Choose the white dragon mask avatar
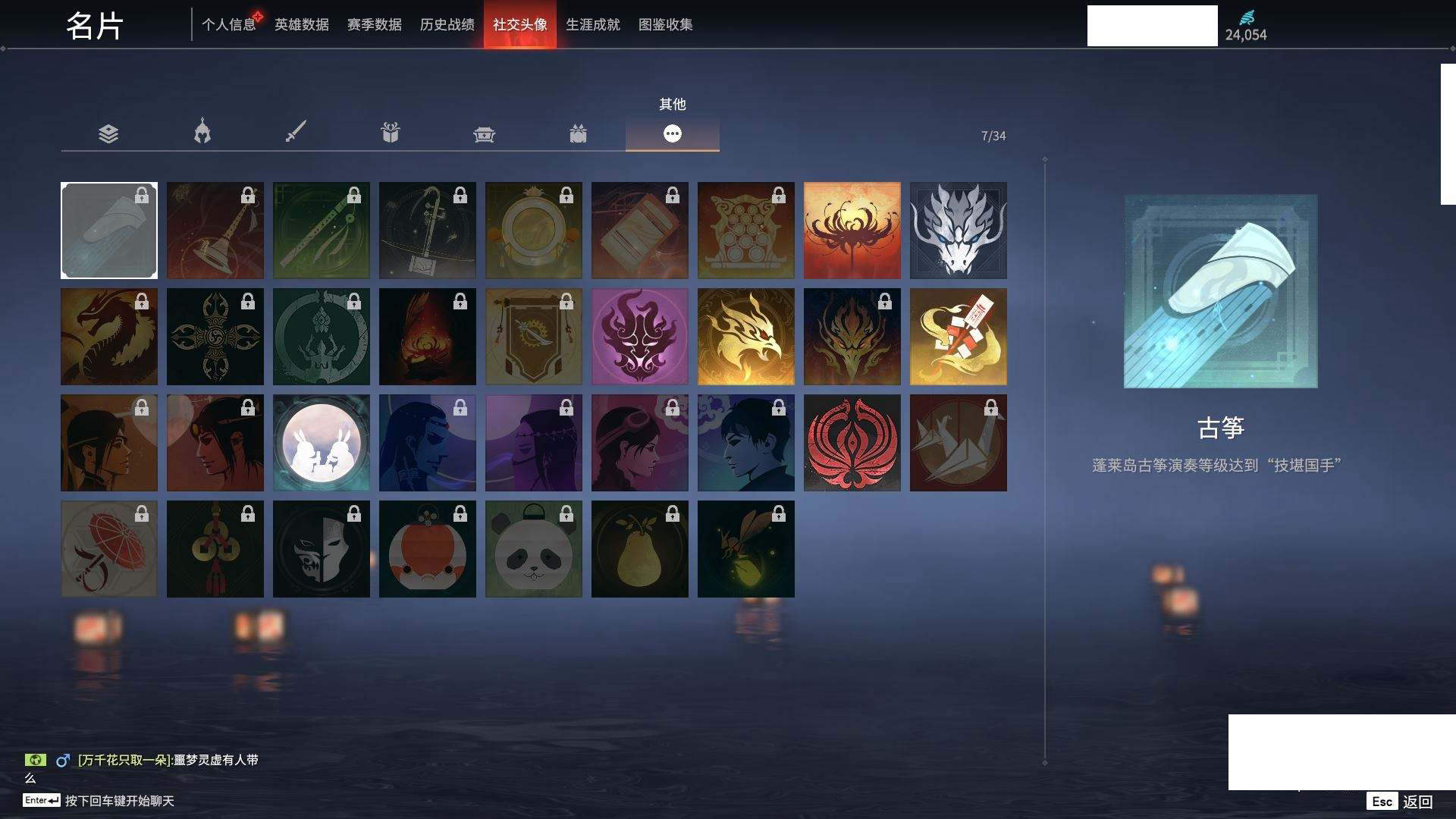The image size is (1456, 819). [x=958, y=231]
